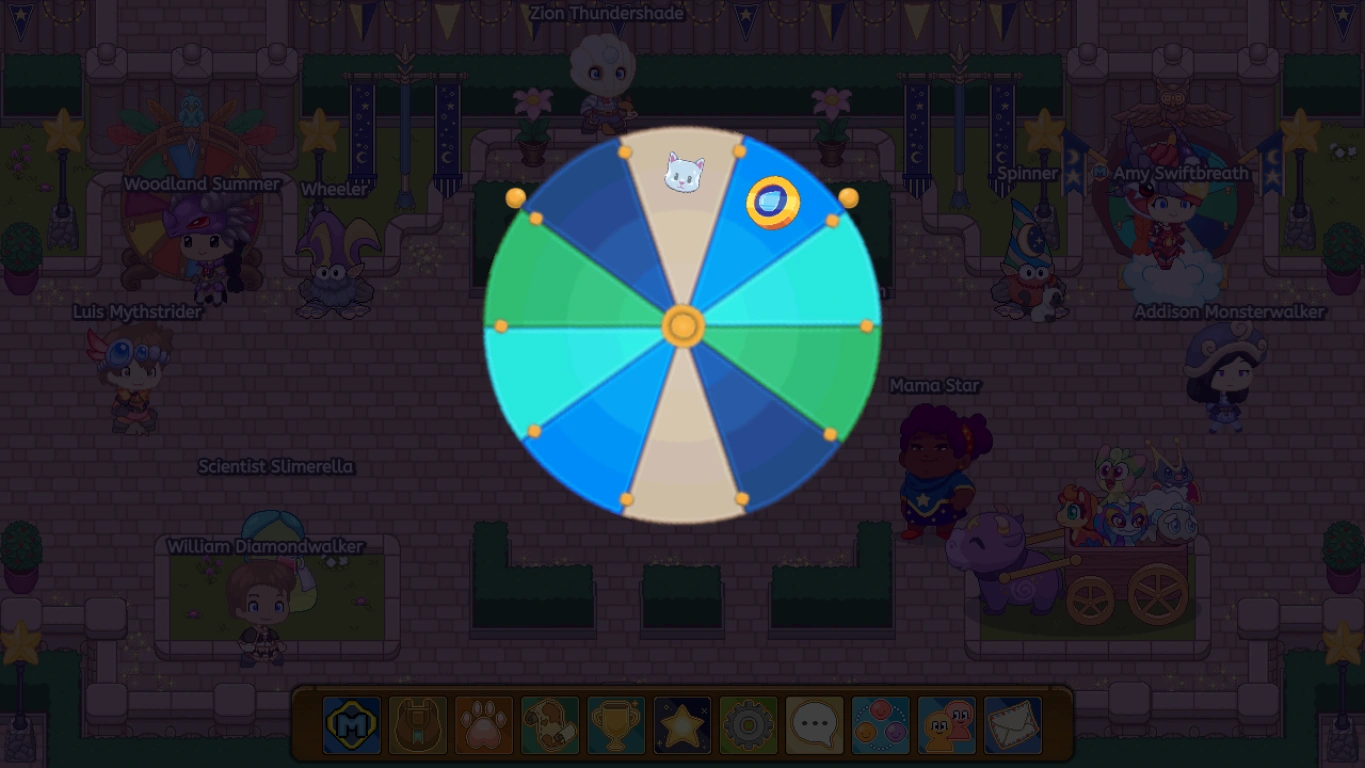Open the friends icon on the toolbar
The width and height of the screenshot is (1365, 768).
[946, 725]
